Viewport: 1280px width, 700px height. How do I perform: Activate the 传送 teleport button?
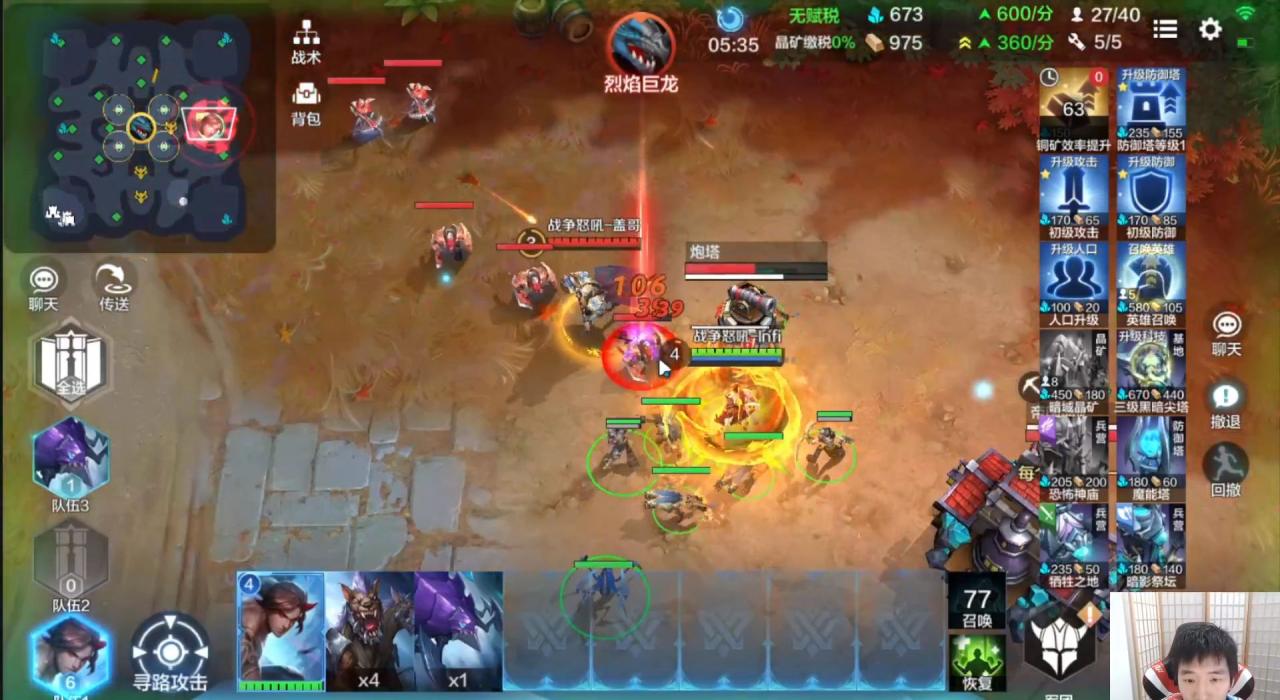coord(114,284)
